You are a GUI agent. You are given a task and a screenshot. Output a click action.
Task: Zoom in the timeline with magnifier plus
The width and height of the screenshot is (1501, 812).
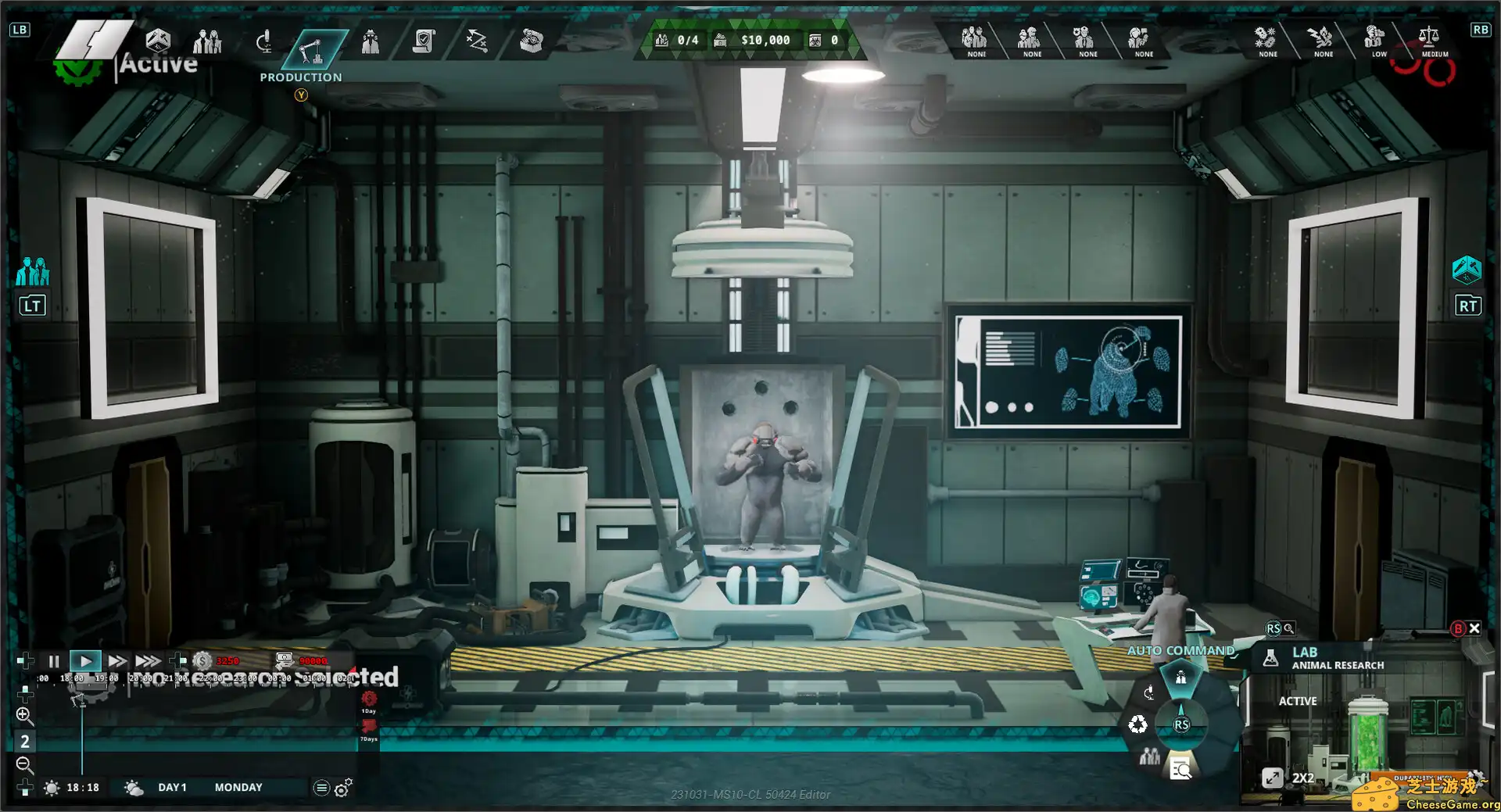[x=24, y=715]
